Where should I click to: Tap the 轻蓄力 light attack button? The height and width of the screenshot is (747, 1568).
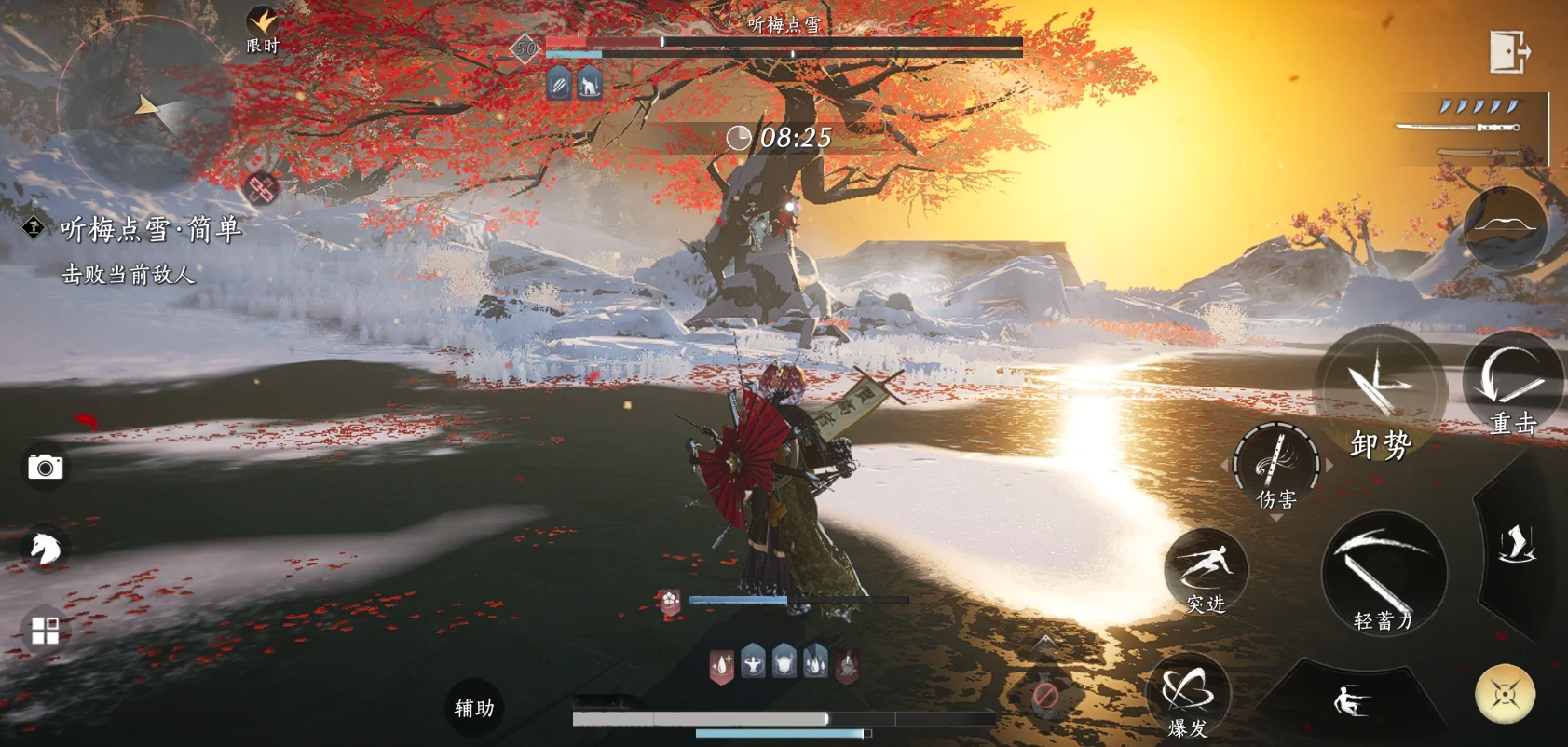tap(1384, 573)
